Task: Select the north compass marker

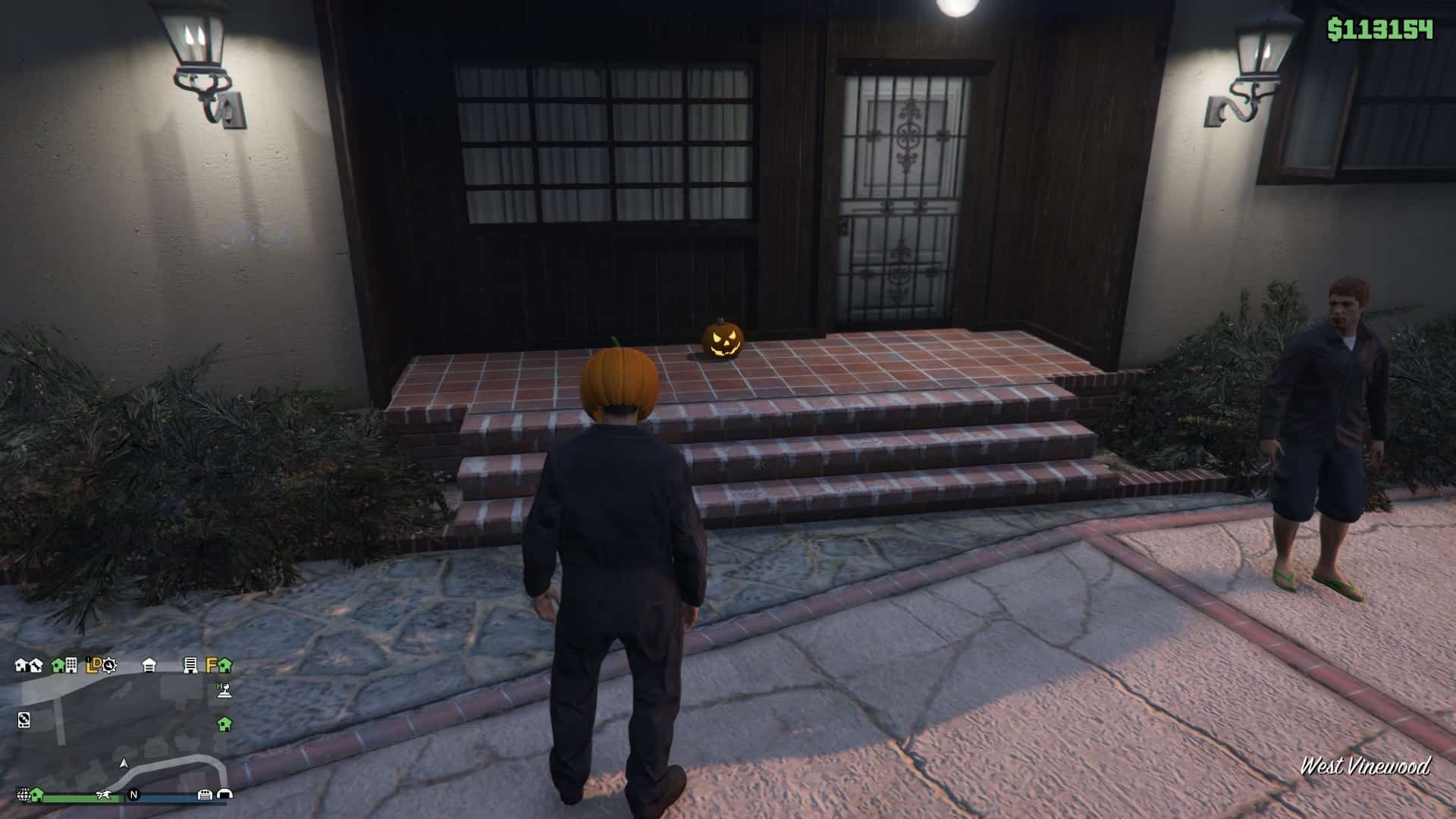Action: [x=134, y=795]
